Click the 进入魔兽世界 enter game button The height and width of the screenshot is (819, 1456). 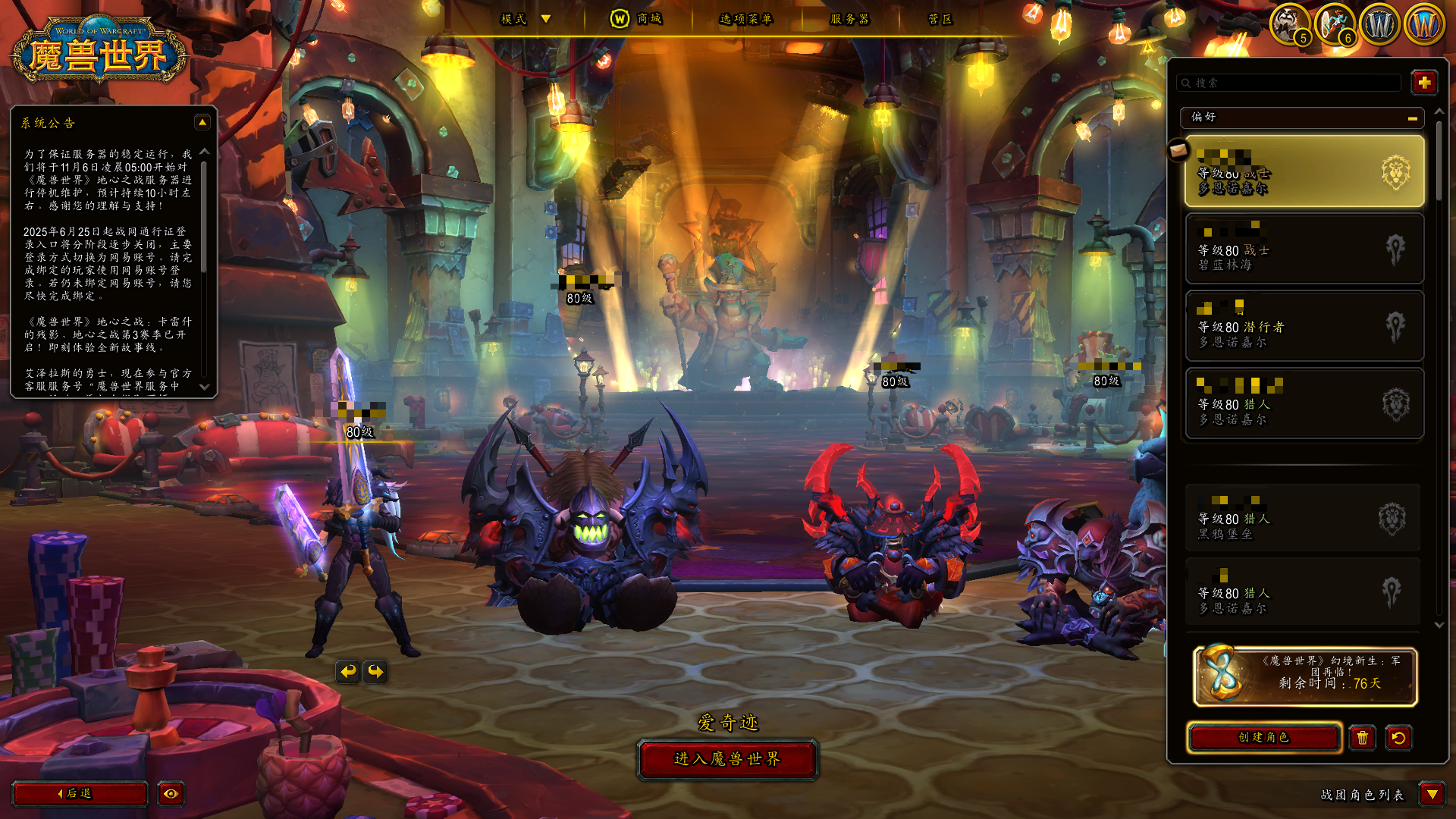pos(727,759)
